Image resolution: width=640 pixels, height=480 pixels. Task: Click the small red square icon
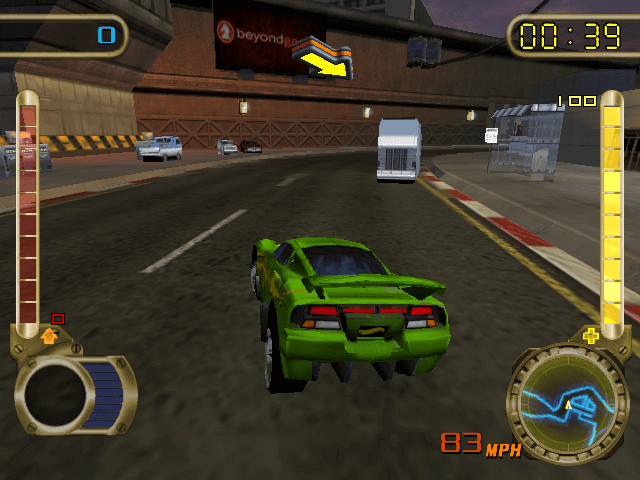(x=58, y=319)
